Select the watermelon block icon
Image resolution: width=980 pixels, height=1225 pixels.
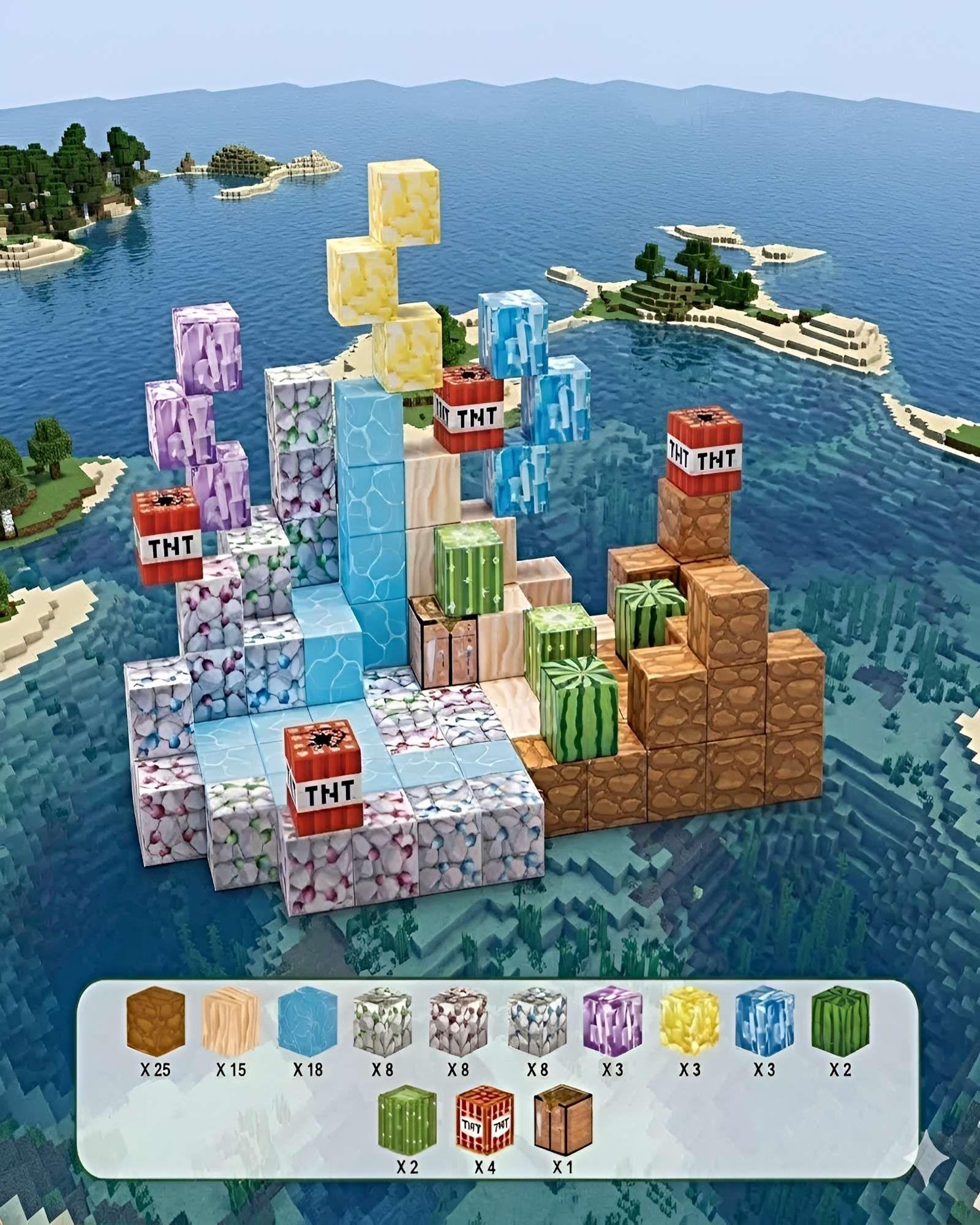[x=840, y=1022]
